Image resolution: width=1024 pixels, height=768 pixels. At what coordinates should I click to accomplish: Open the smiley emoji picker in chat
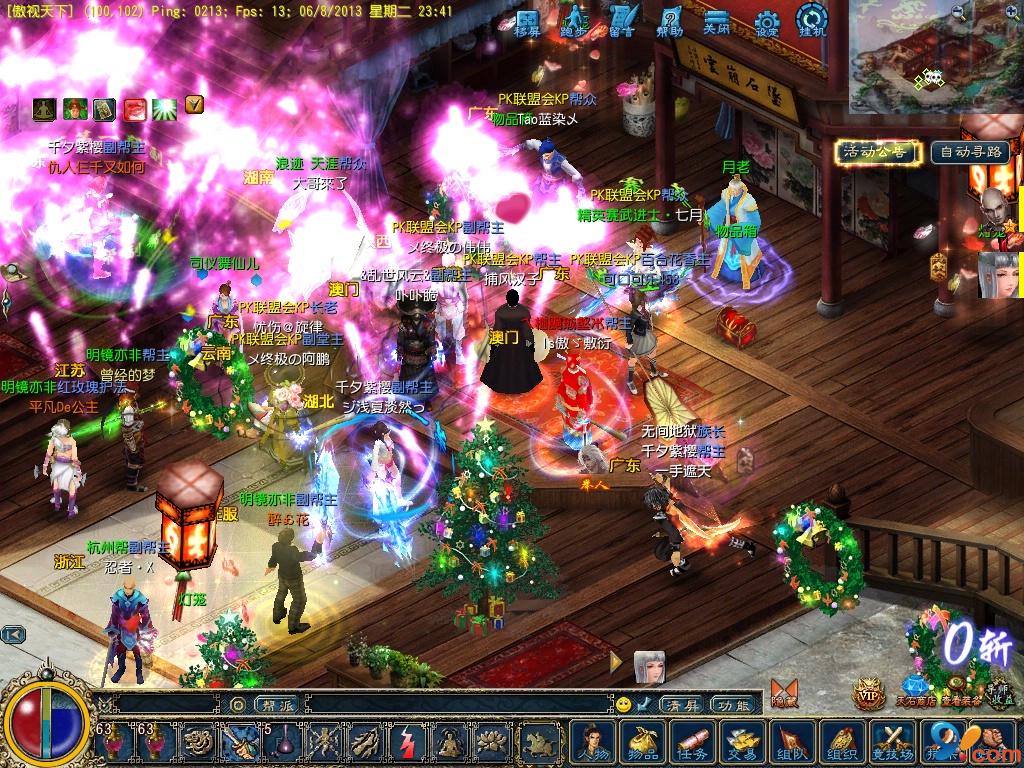pos(623,704)
